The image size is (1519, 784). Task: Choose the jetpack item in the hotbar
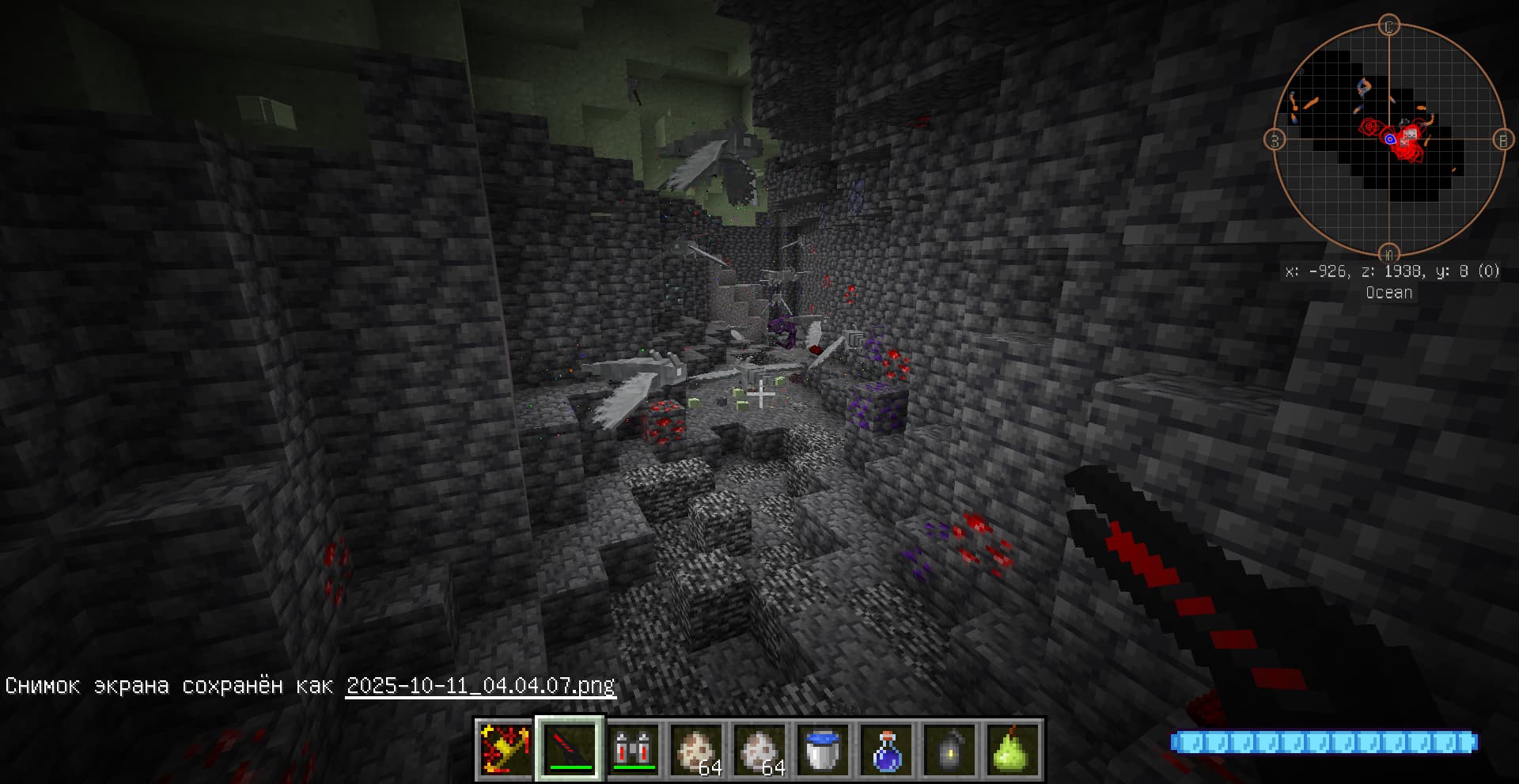pyautogui.click(x=634, y=748)
